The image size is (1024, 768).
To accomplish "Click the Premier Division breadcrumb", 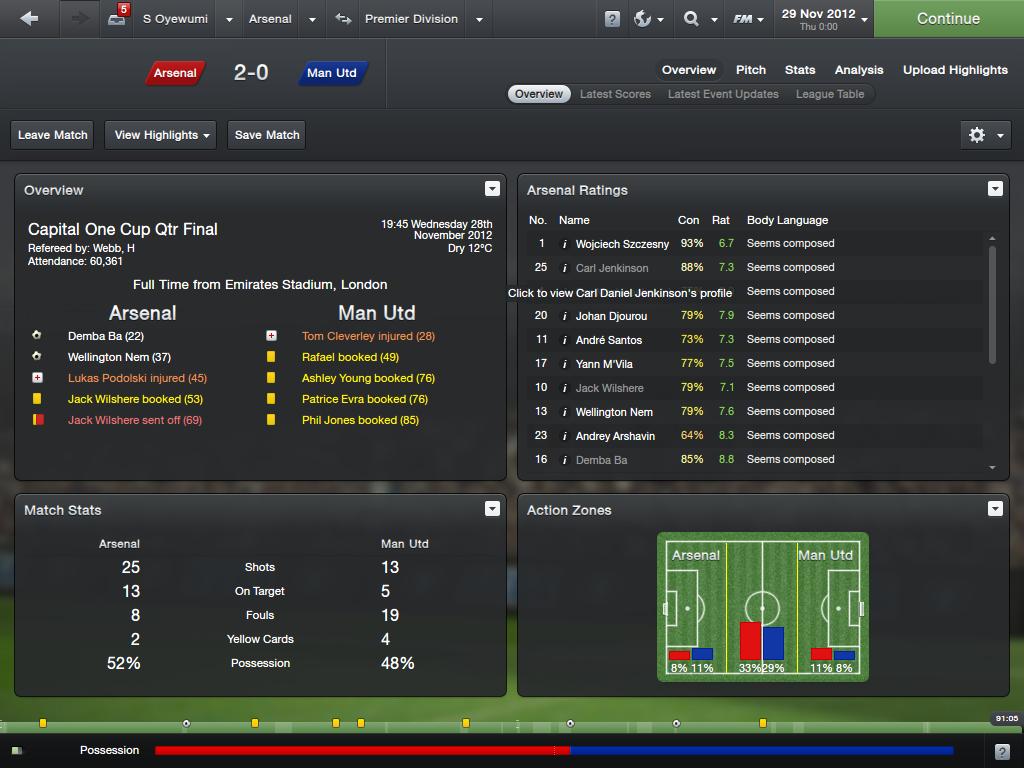I will [x=411, y=19].
